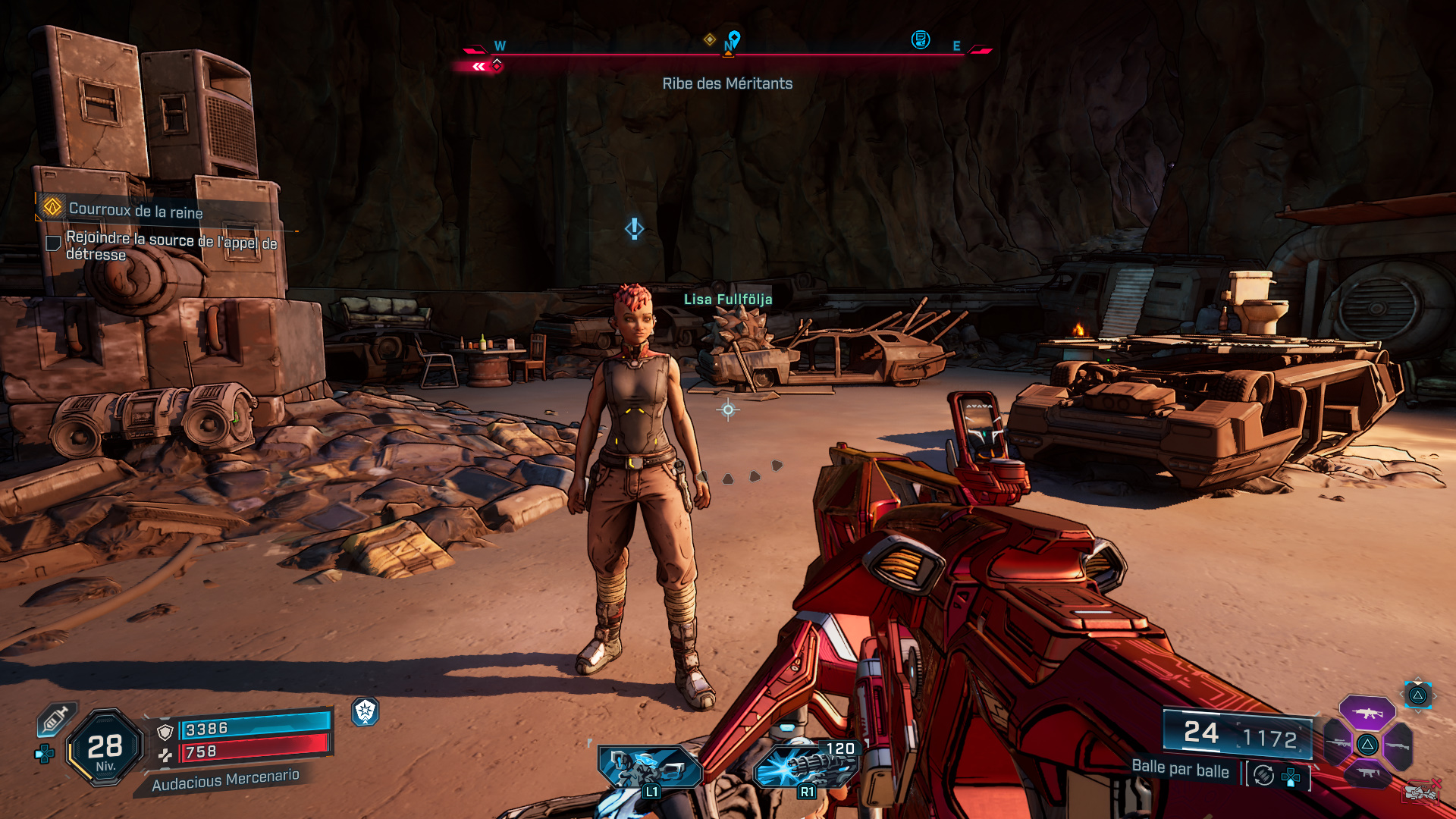Toggle the blue interaction diamond above Lisa Fullfölja
Screen dimensions: 1456x819
[x=635, y=227]
